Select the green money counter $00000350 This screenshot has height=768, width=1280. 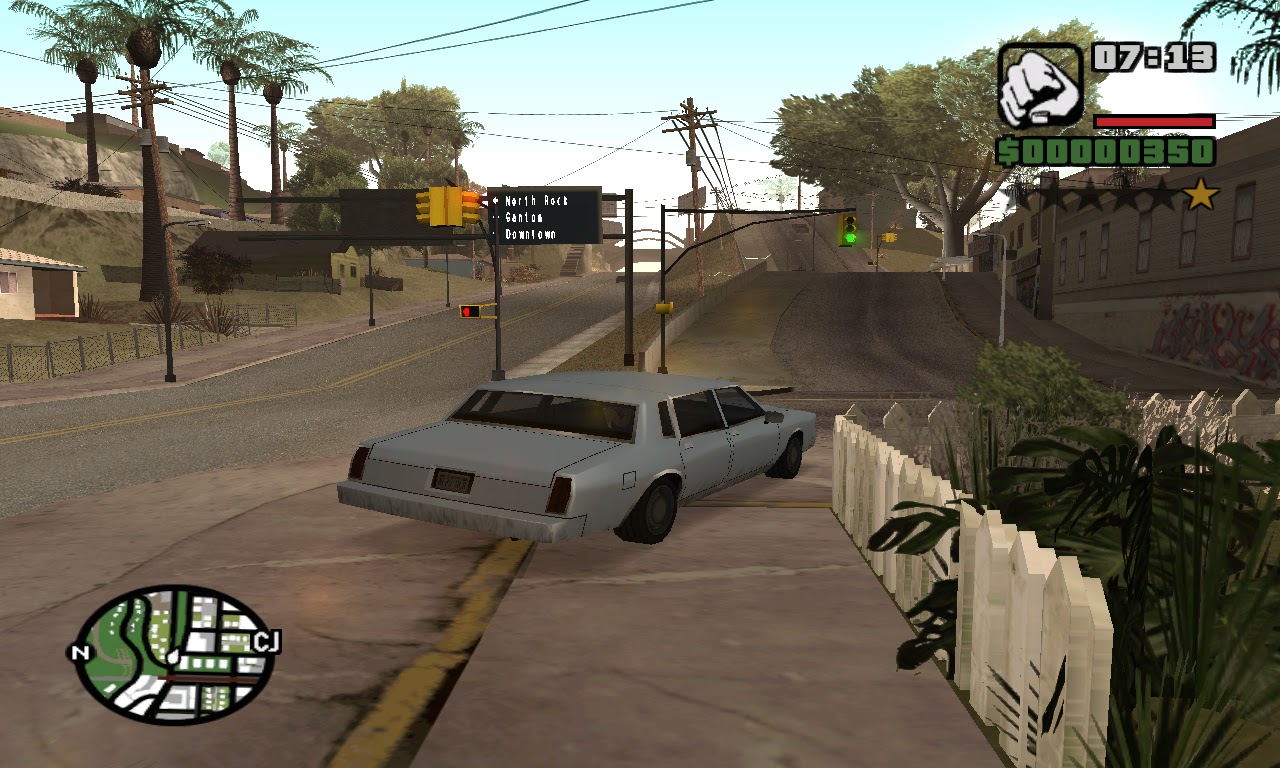pos(1105,152)
